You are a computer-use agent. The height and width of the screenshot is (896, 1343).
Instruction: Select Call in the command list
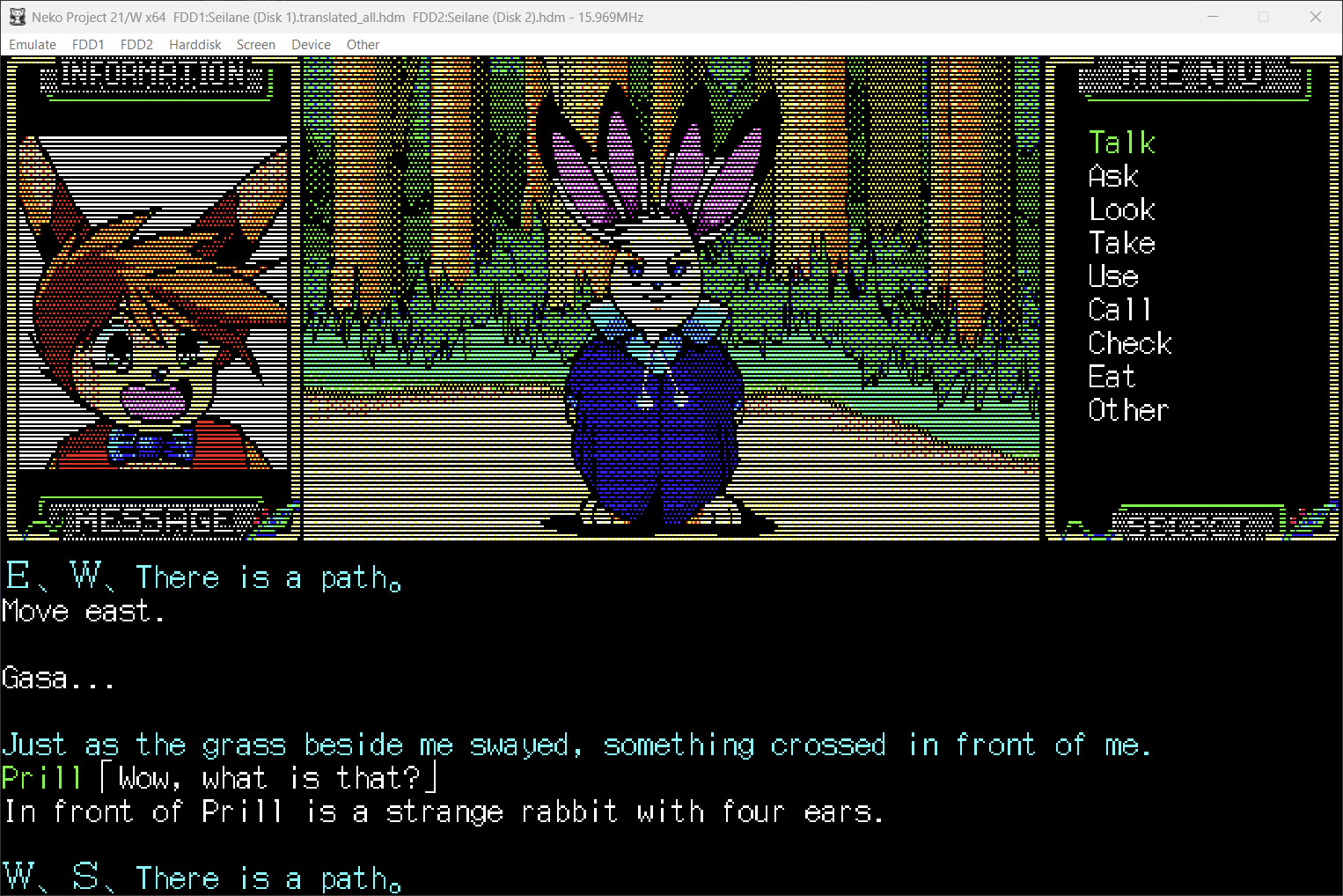pos(1119,310)
